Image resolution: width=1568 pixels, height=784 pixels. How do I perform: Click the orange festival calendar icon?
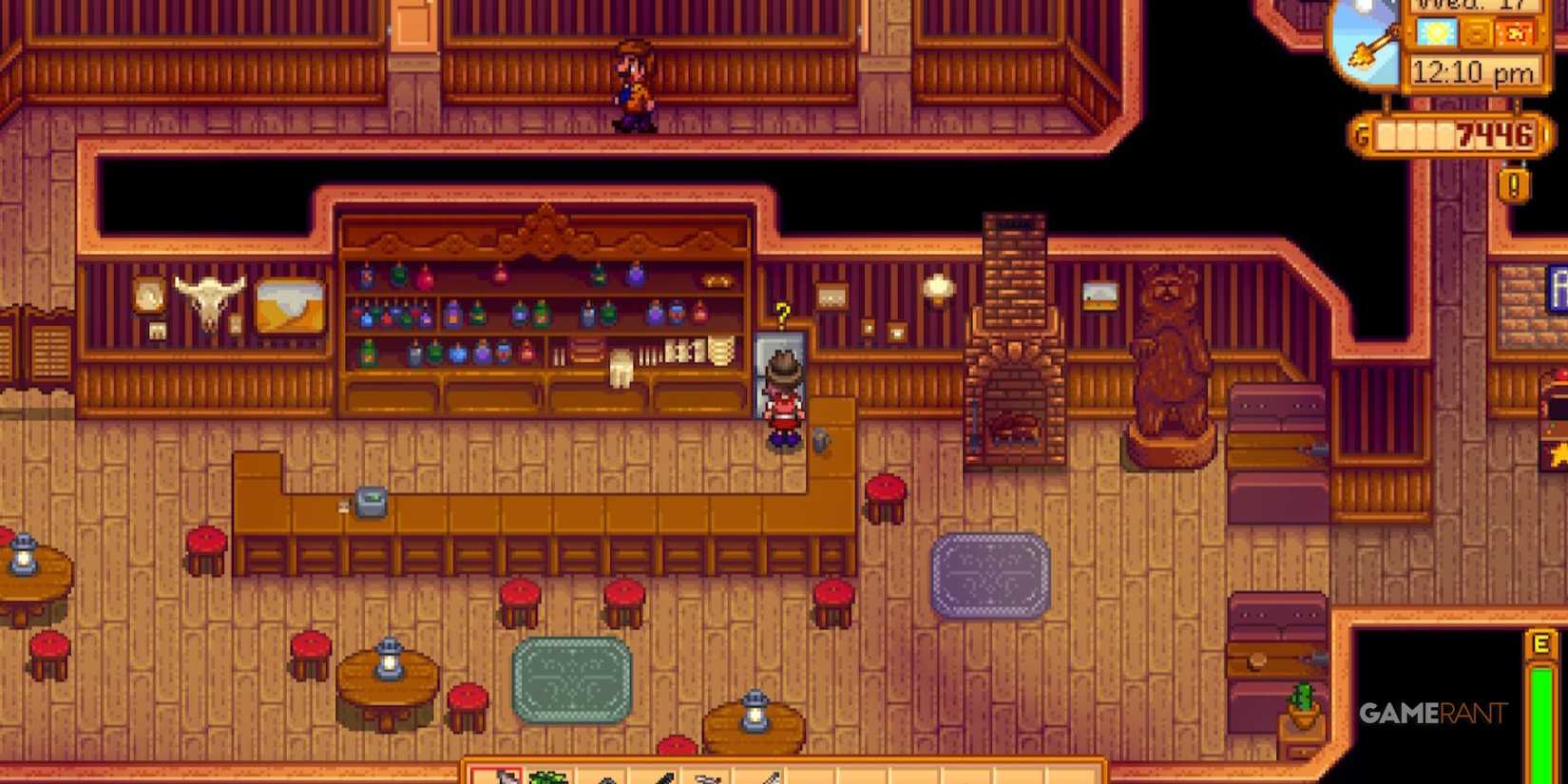click(x=1515, y=32)
